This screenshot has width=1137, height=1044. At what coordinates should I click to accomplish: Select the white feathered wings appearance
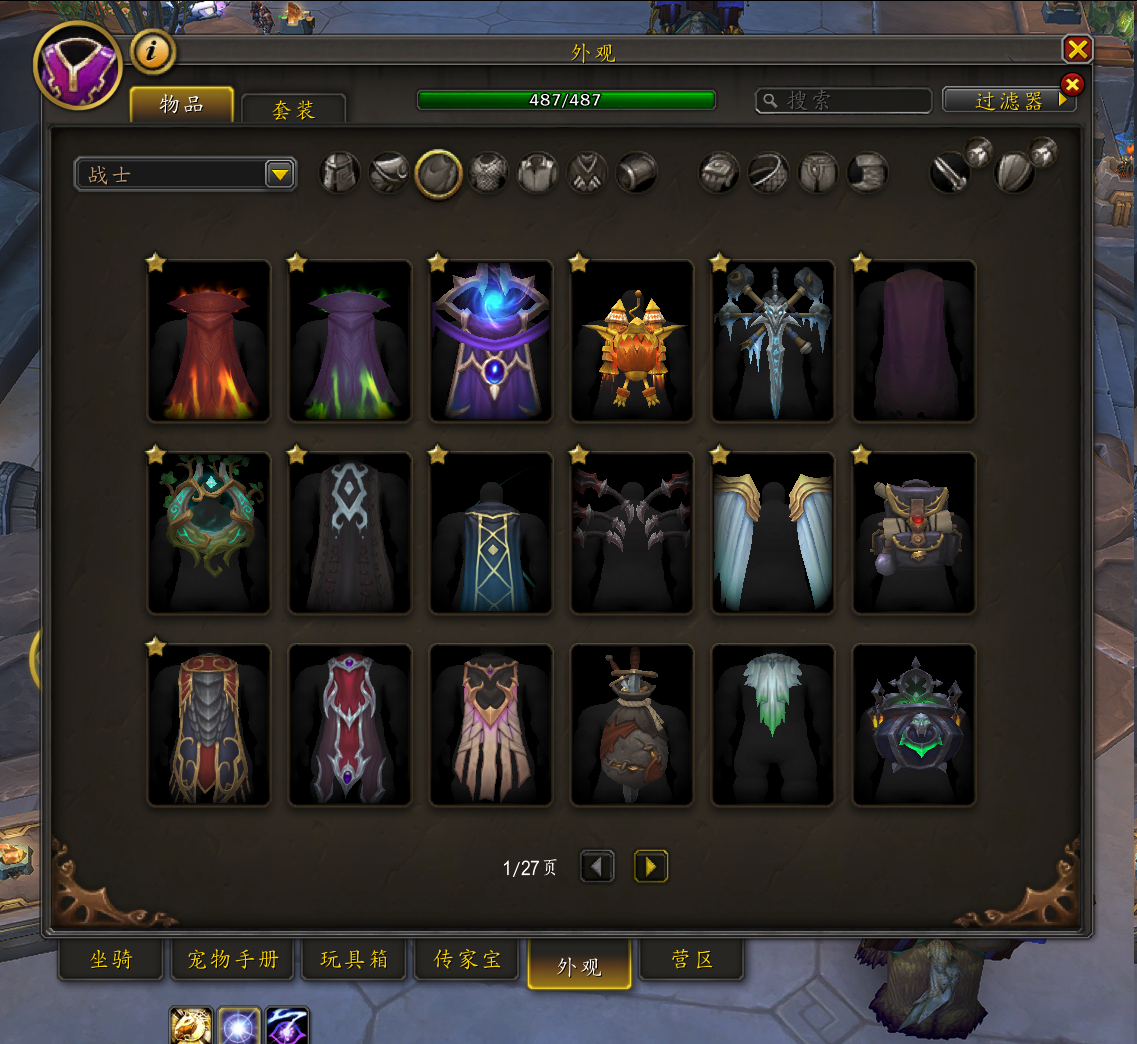pyautogui.click(x=773, y=533)
